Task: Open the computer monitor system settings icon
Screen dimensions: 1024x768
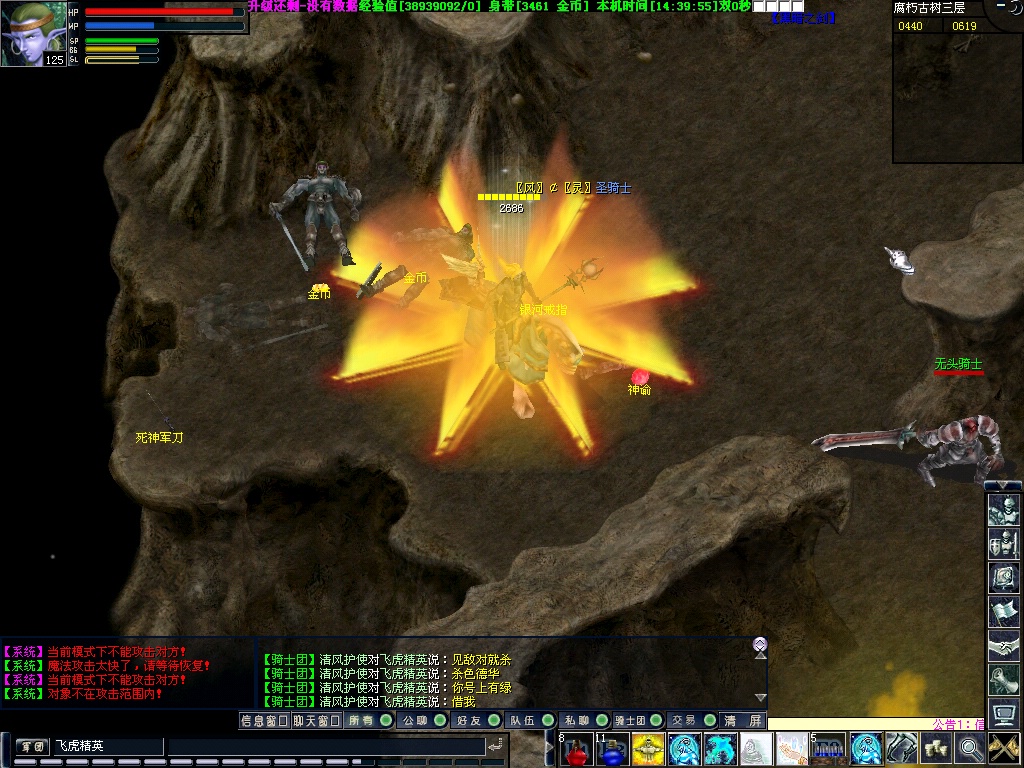Action: tap(1003, 713)
